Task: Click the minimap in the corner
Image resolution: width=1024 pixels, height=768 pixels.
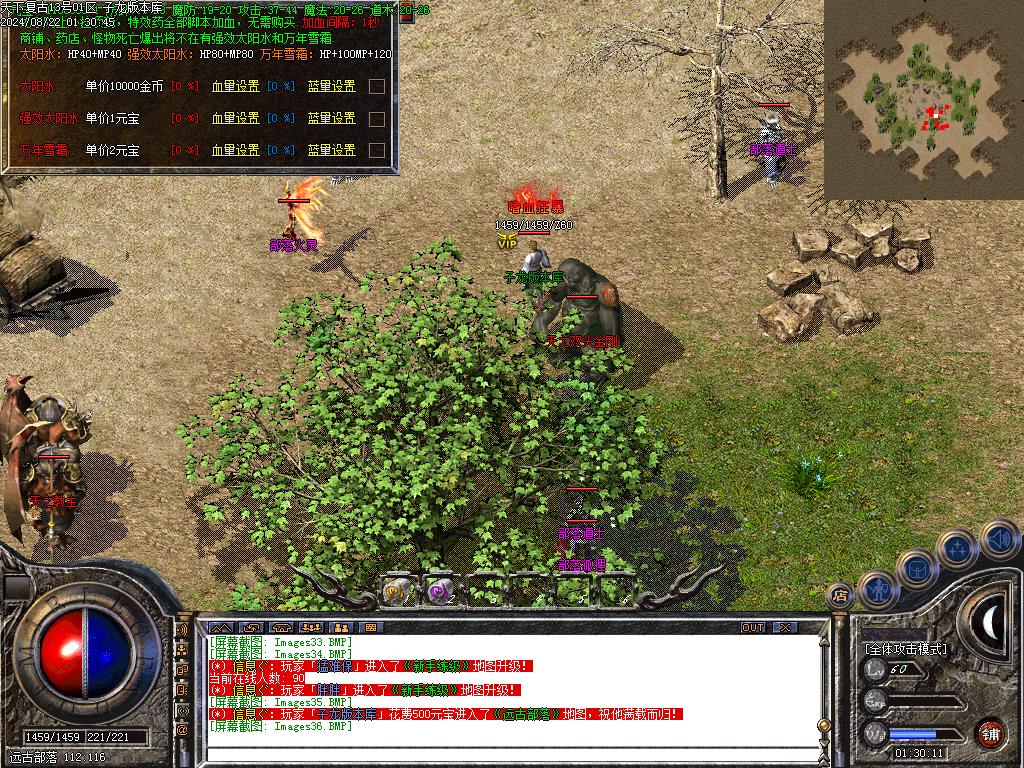Action: 923,98
